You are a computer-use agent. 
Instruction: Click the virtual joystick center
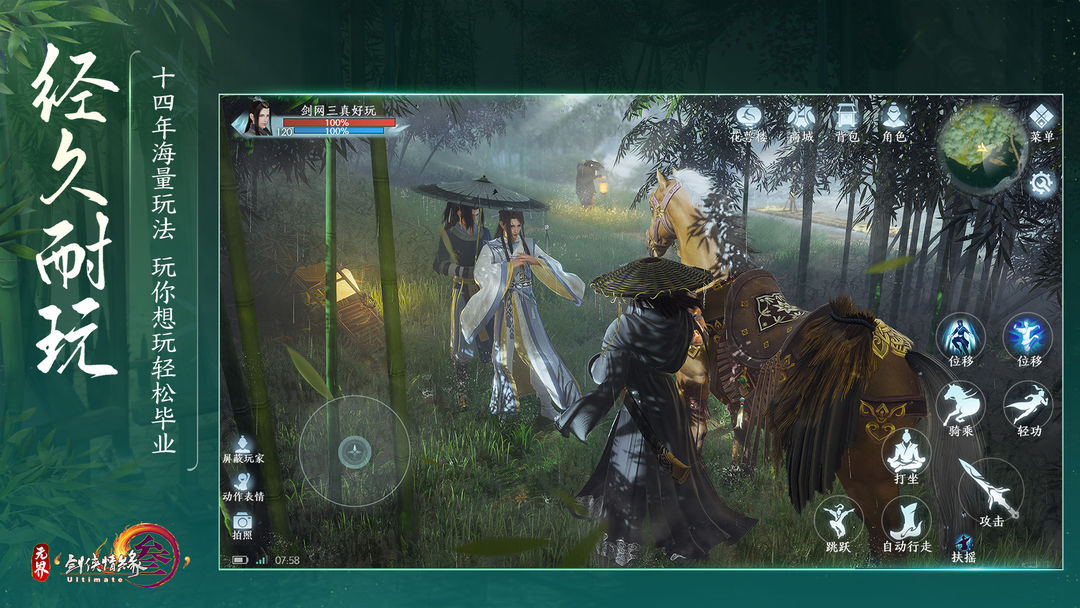[354, 451]
